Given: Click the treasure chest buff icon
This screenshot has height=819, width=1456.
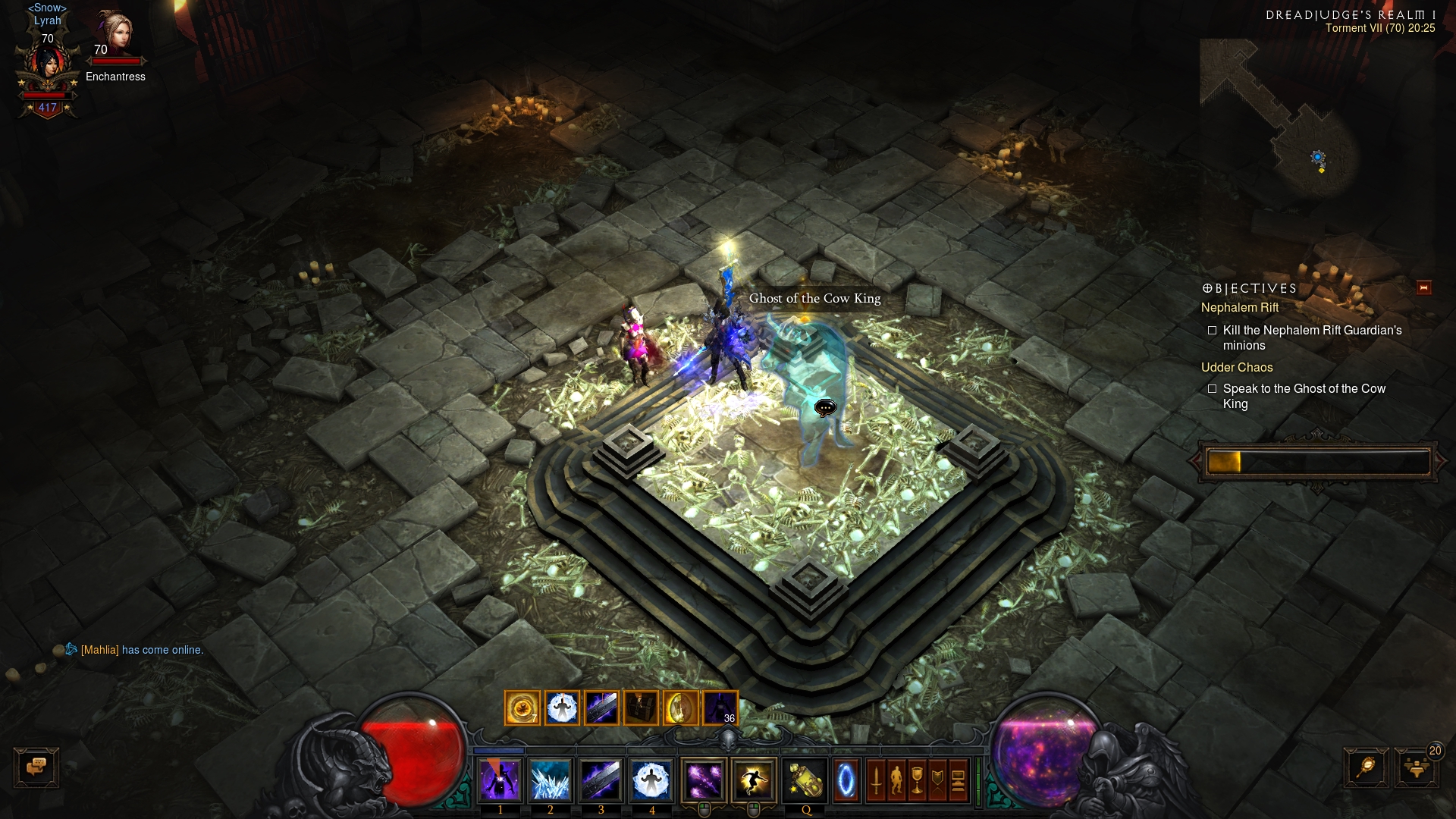Looking at the screenshot, I should (641, 708).
